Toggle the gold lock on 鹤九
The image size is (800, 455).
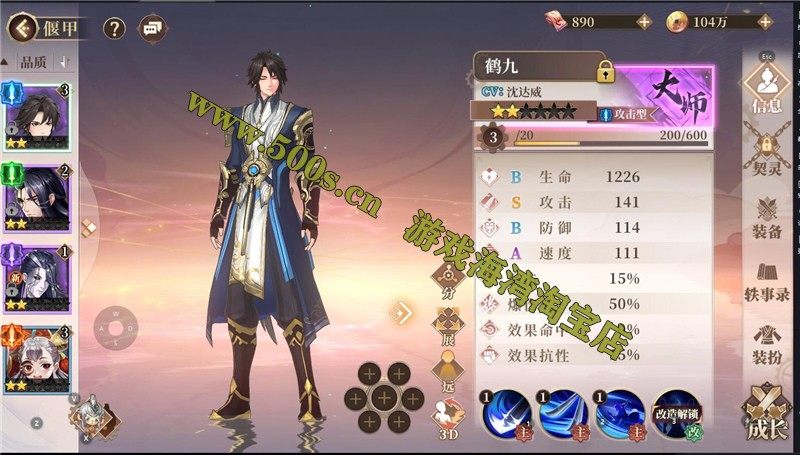(x=605, y=71)
